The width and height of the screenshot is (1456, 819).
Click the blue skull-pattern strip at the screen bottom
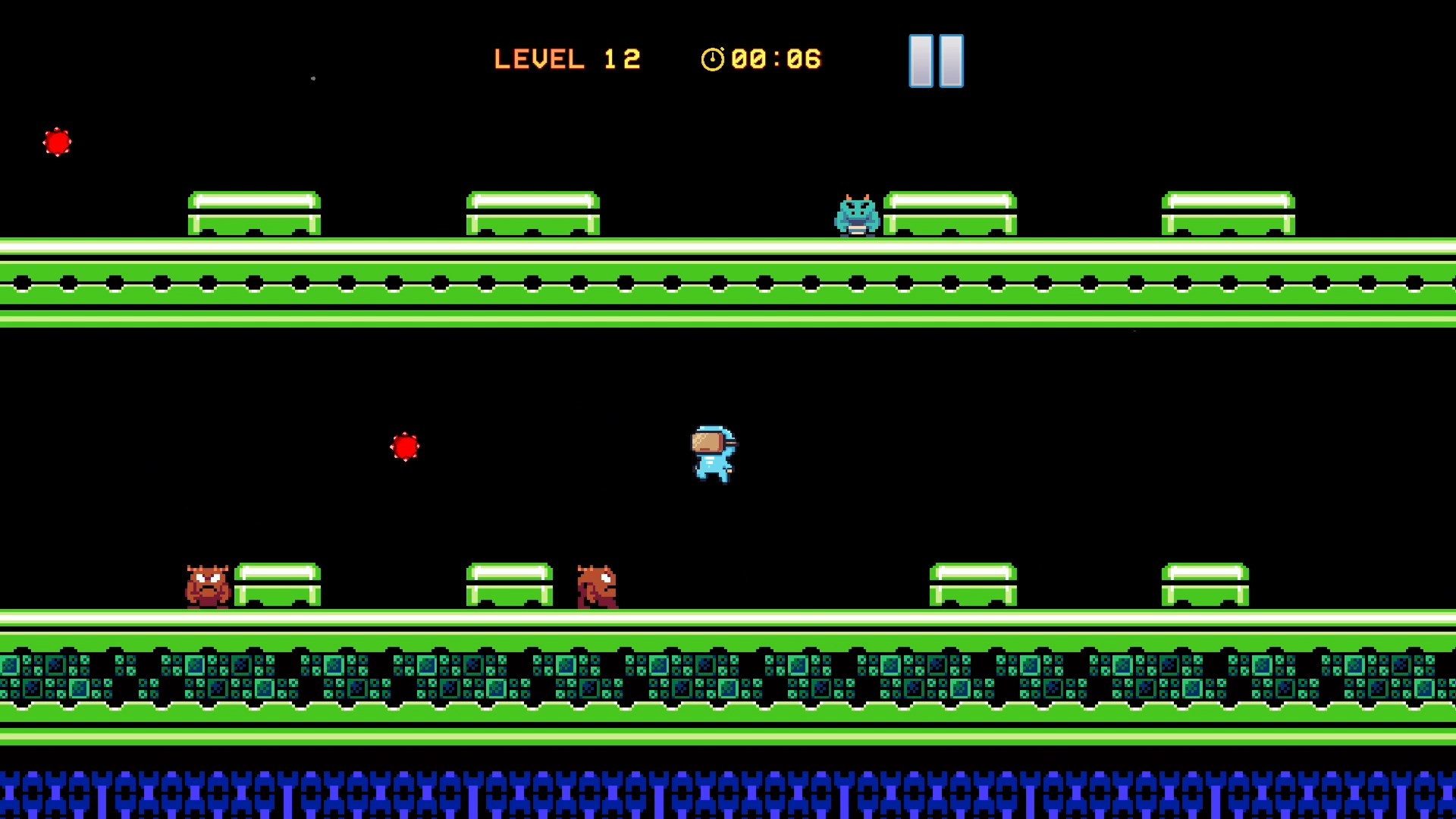pyautogui.click(x=728, y=792)
